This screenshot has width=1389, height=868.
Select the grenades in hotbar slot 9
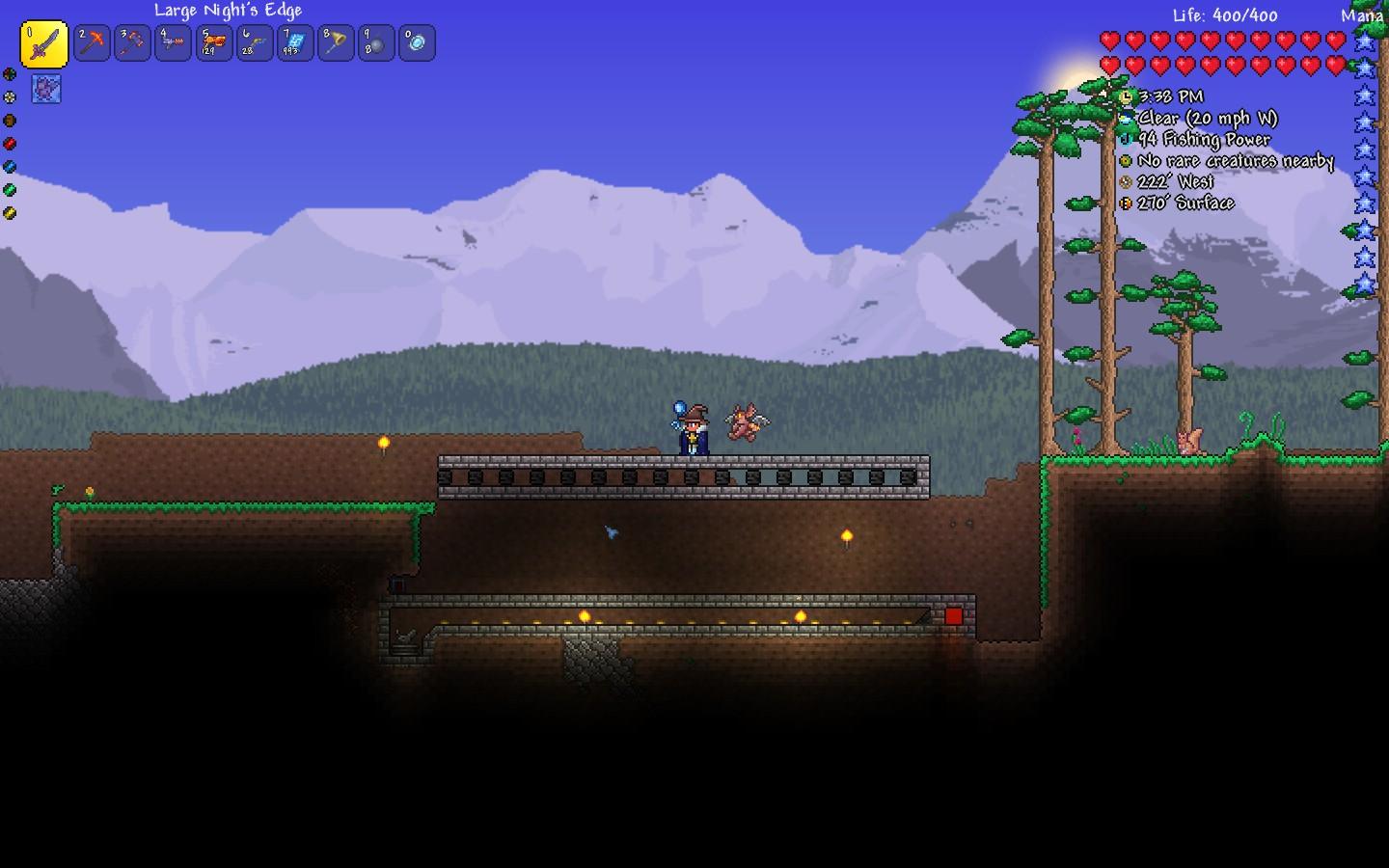[x=375, y=42]
